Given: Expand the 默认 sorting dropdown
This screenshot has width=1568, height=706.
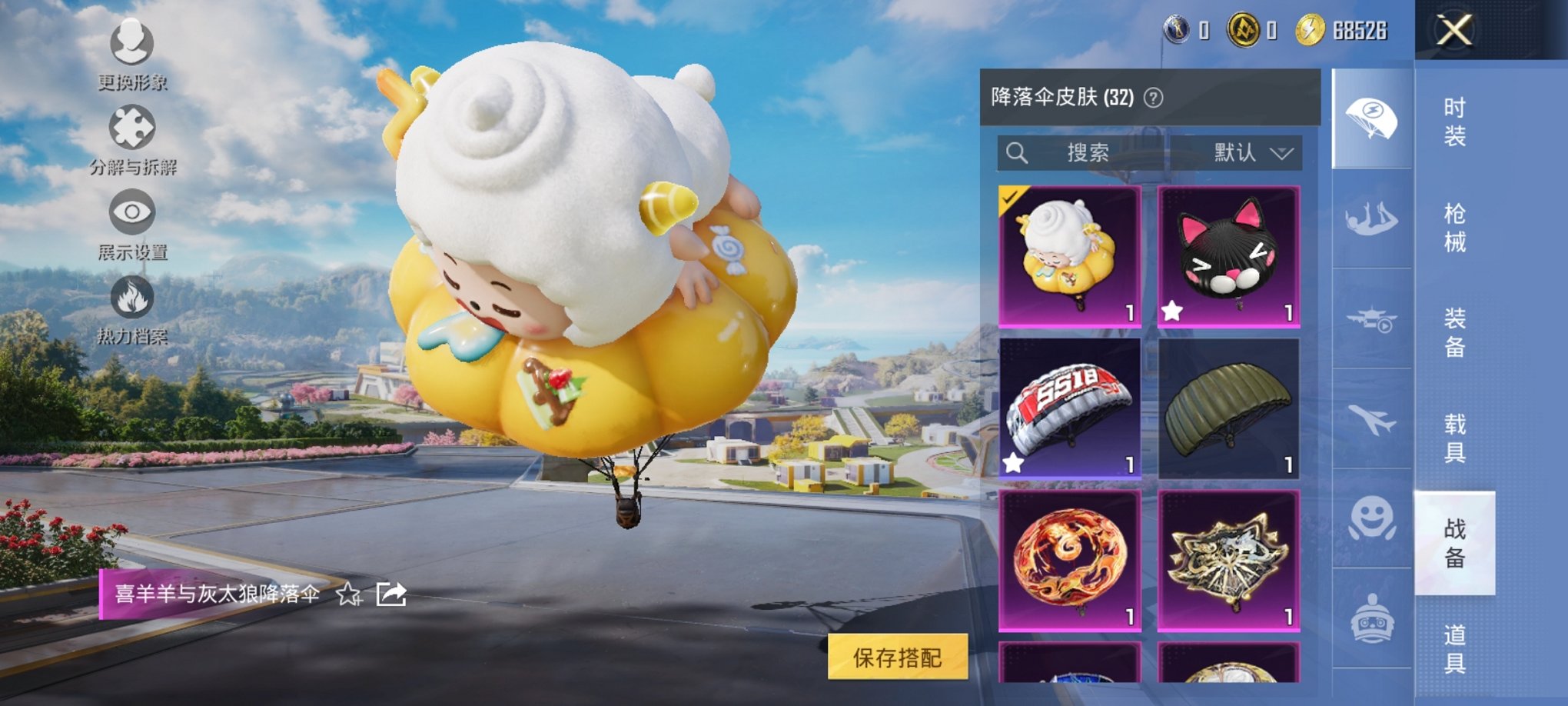Looking at the screenshot, I should pos(1253,152).
